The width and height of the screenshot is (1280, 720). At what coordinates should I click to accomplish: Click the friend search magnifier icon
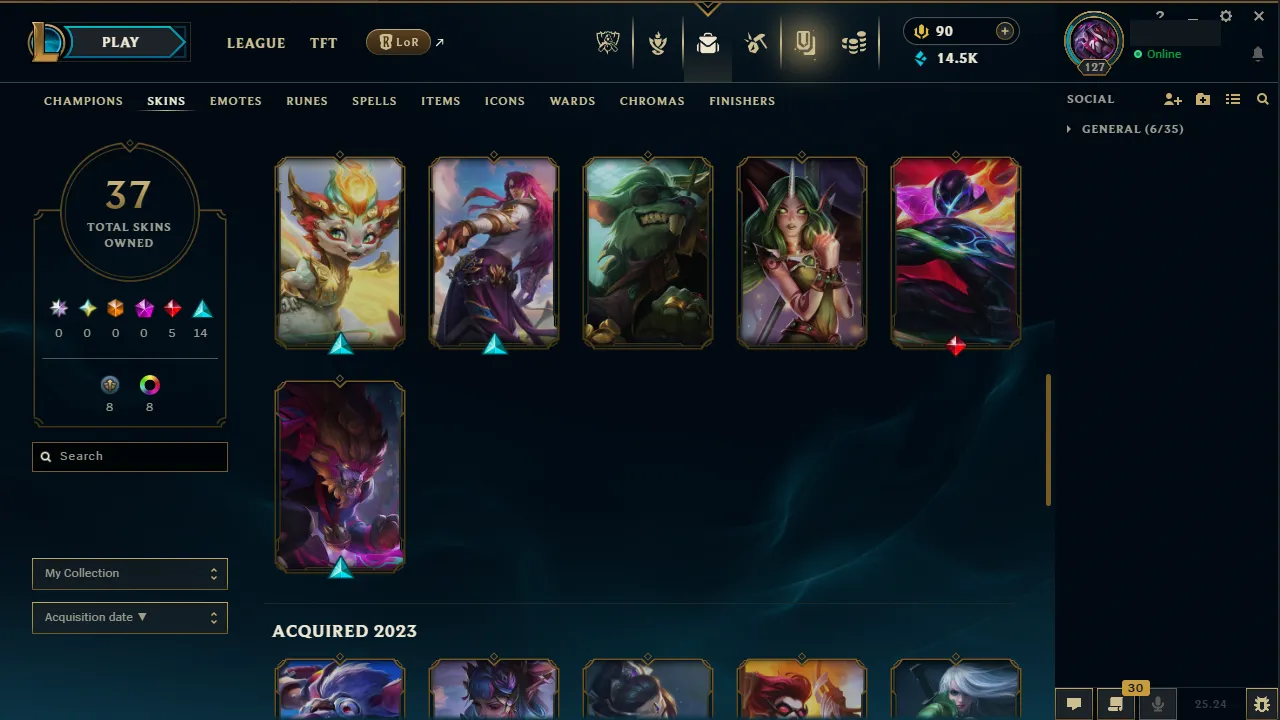pyautogui.click(x=1262, y=99)
